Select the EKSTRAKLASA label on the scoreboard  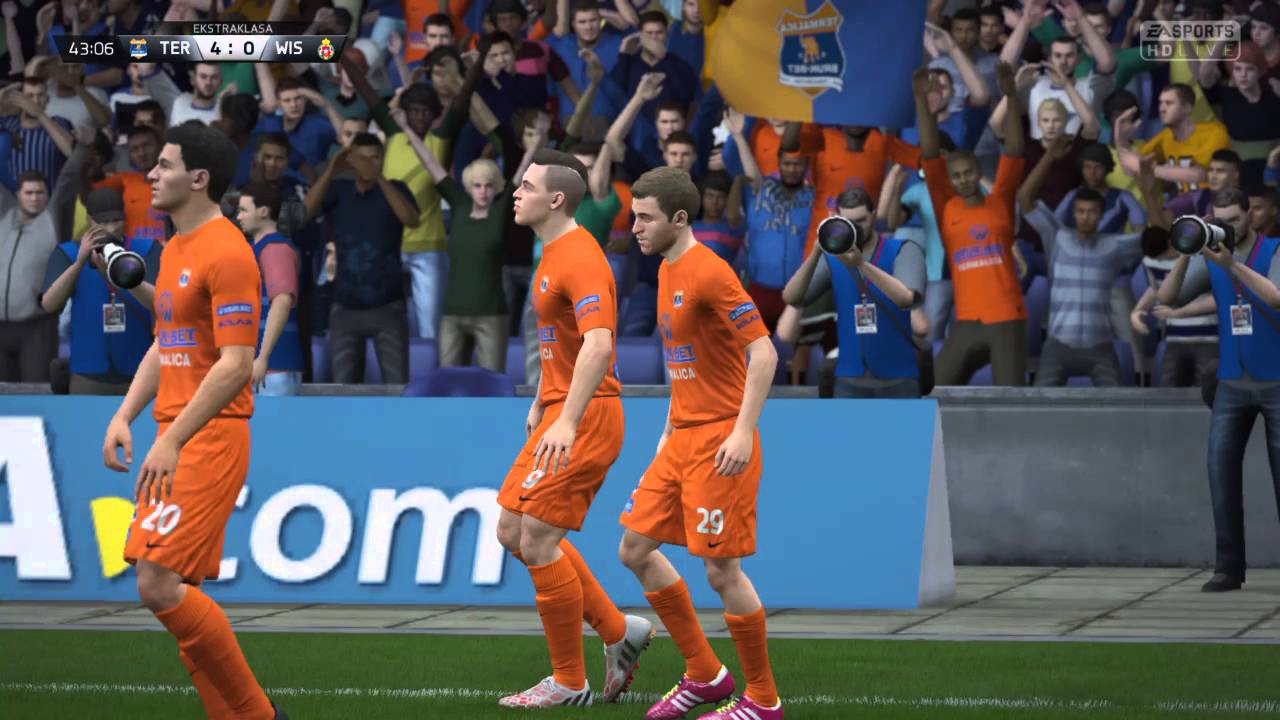coord(233,27)
